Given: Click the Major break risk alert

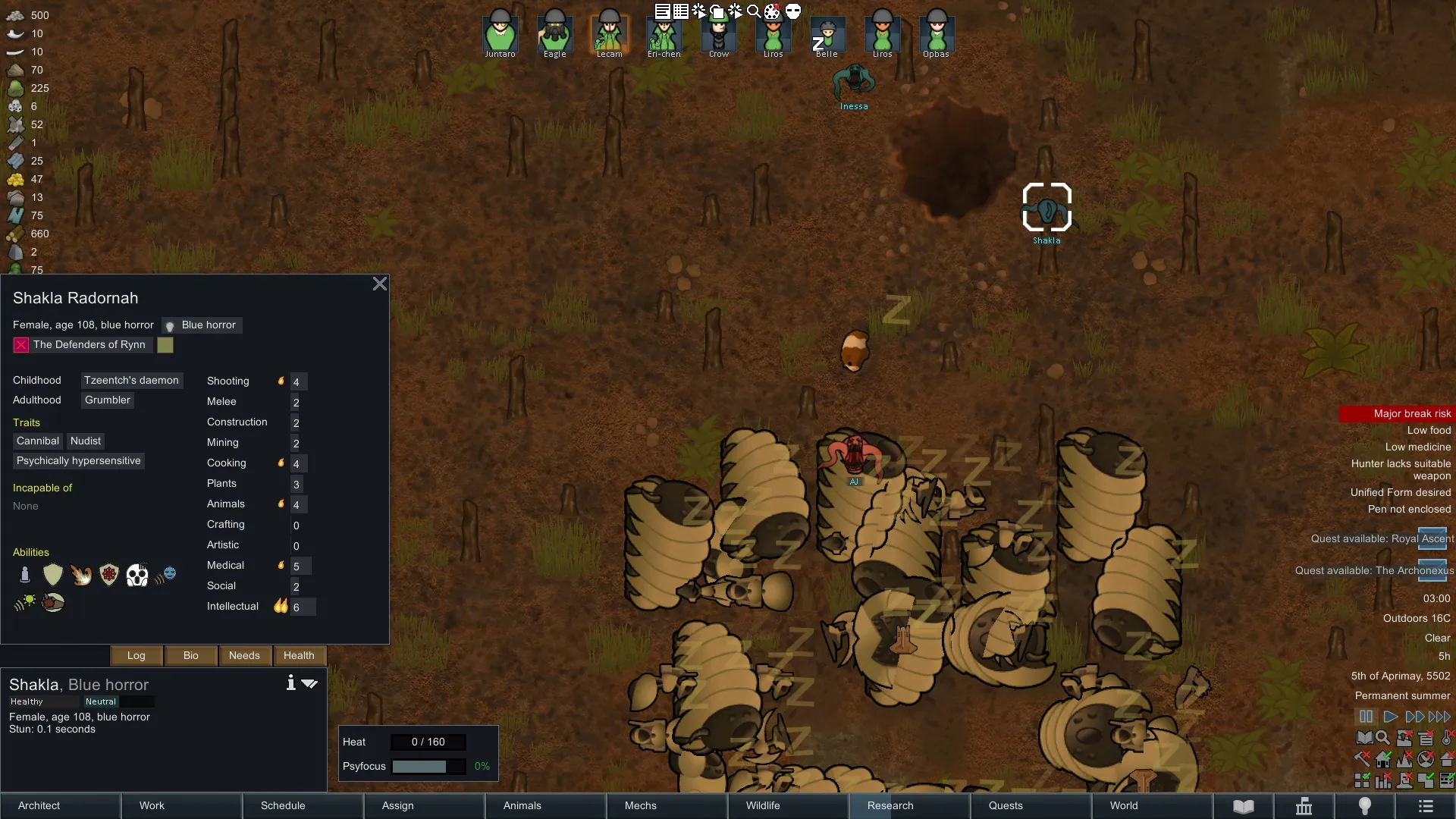Looking at the screenshot, I should click(1396, 413).
